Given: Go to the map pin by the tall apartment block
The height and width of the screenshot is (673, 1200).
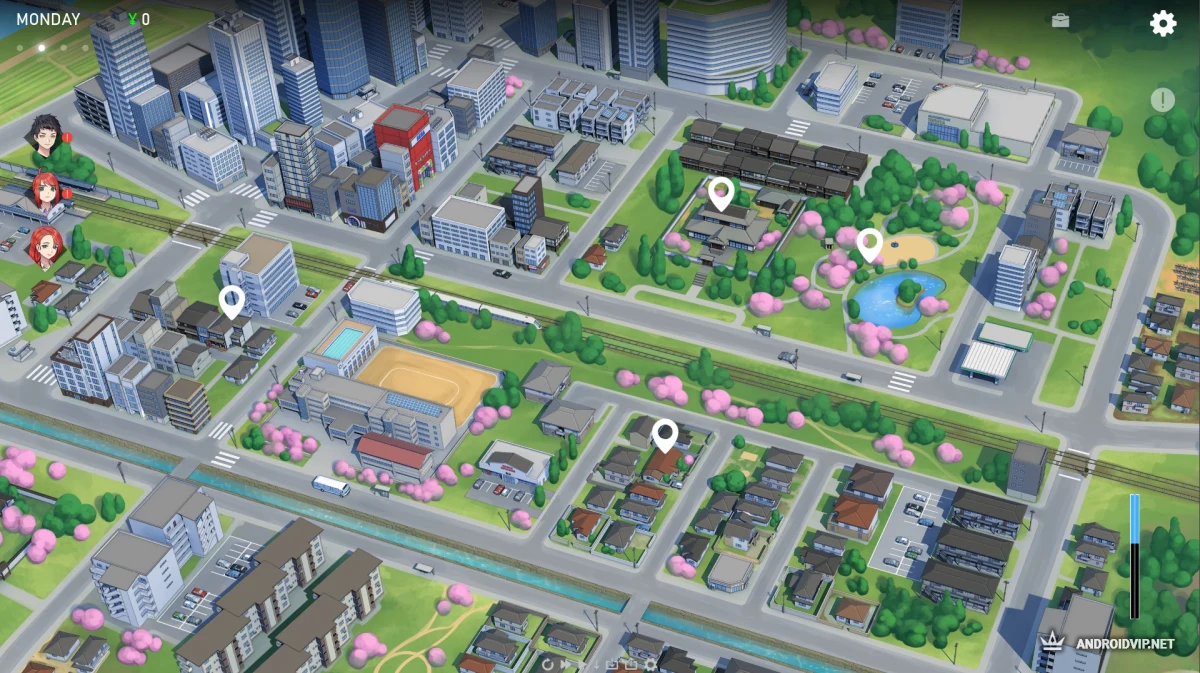Looking at the screenshot, I should pos(232,300).
